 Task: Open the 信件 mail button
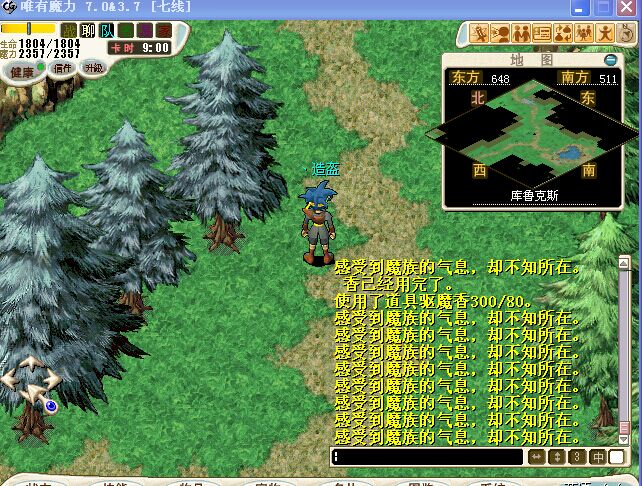tap(63, 69)
